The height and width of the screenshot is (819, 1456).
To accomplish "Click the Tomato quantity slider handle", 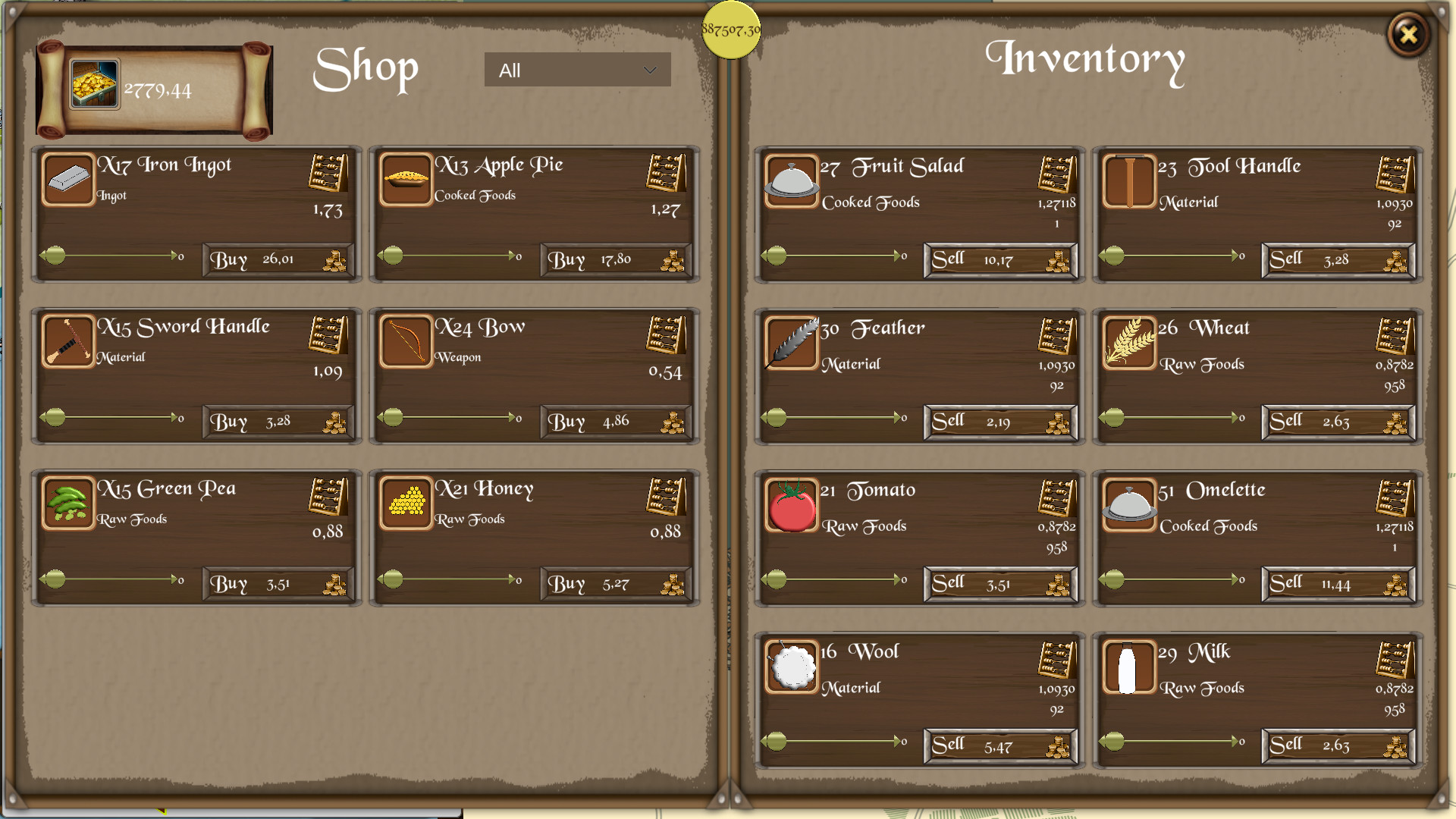I will pos(775,579).
